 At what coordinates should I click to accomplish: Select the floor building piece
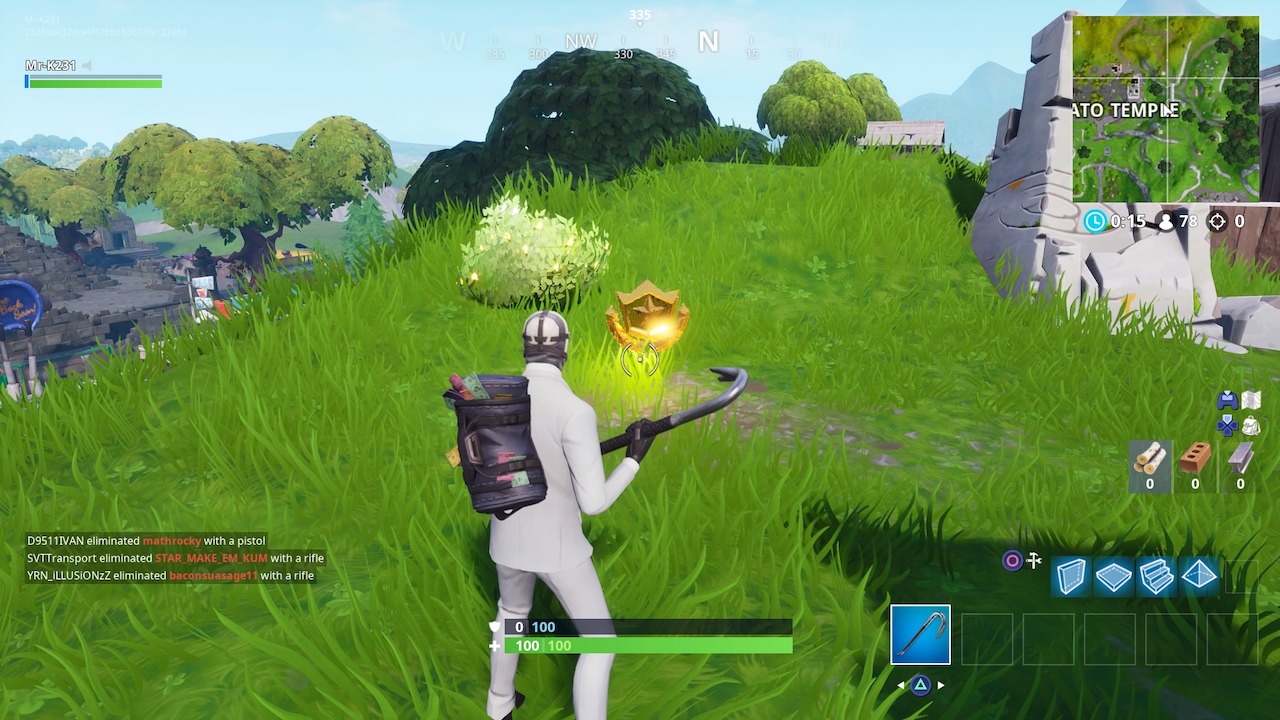point(1113,576)
